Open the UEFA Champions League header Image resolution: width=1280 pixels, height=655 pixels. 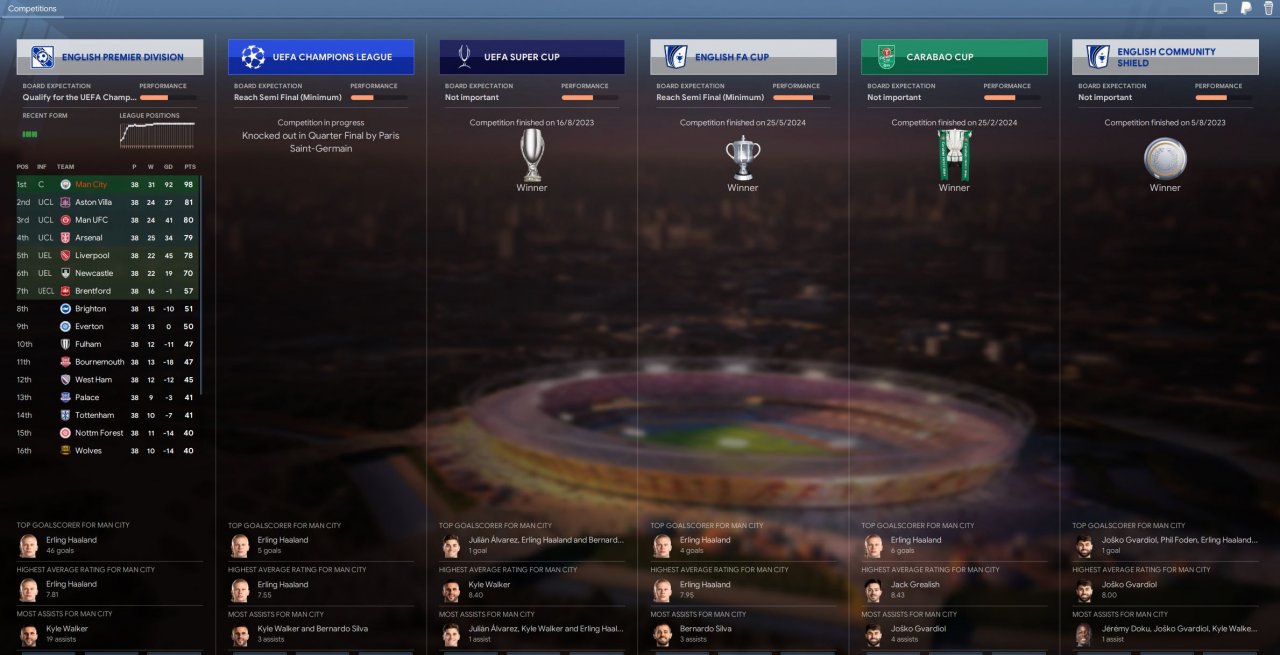320,57
